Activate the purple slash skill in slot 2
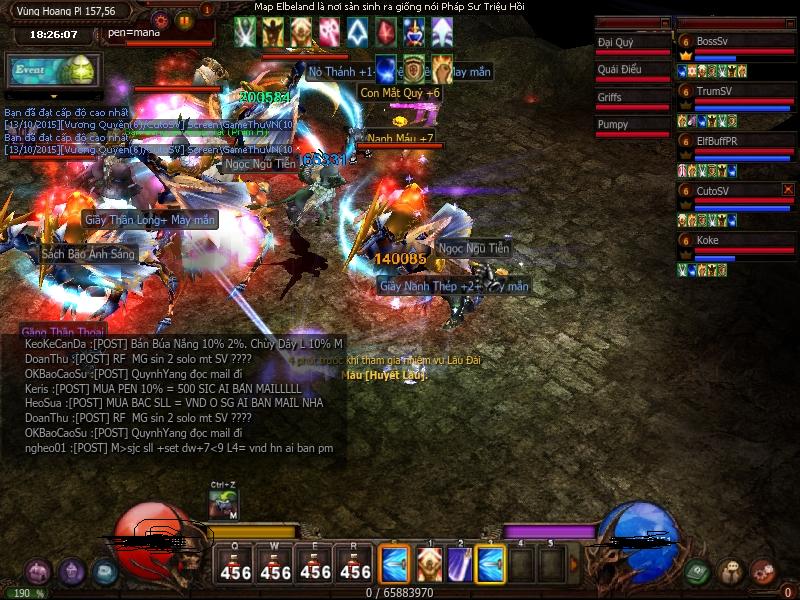Viewport: 800px width, 600px height. pos(459,564)
